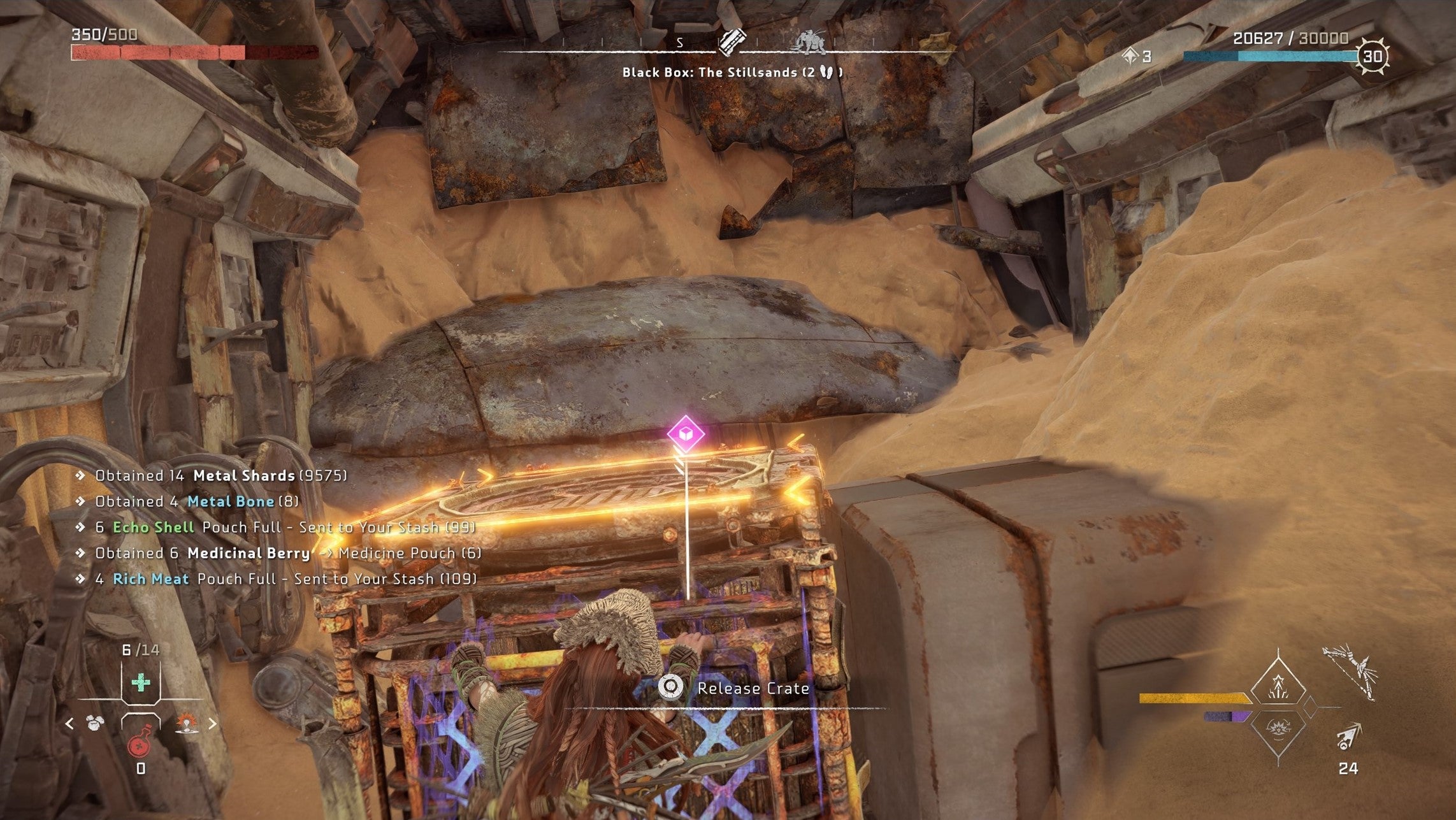Use the green medicine pouch cross
This screenshot has height=820, width=1456.
point(141,683)
